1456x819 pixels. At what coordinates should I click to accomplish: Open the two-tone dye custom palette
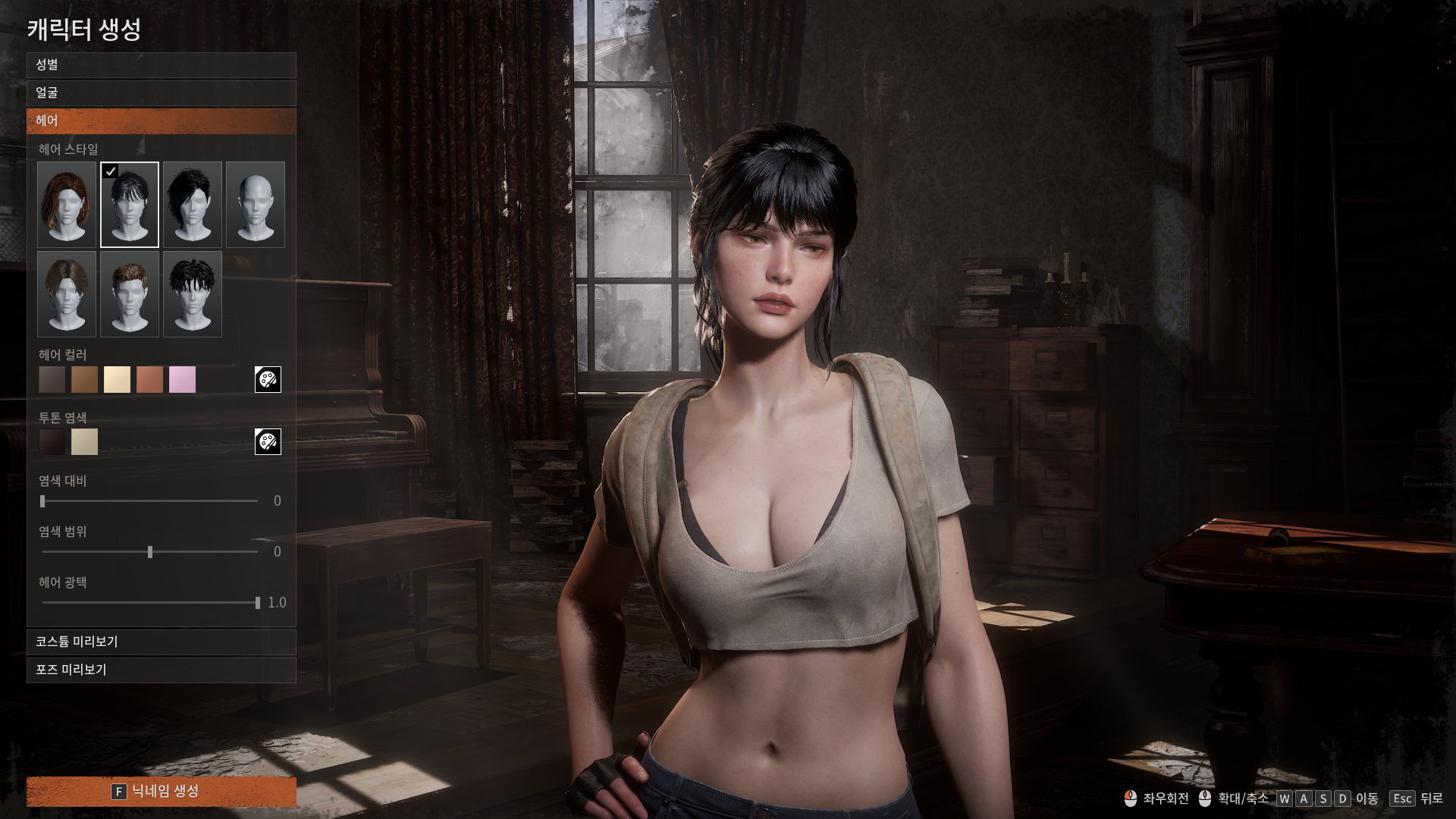[268, 441]
